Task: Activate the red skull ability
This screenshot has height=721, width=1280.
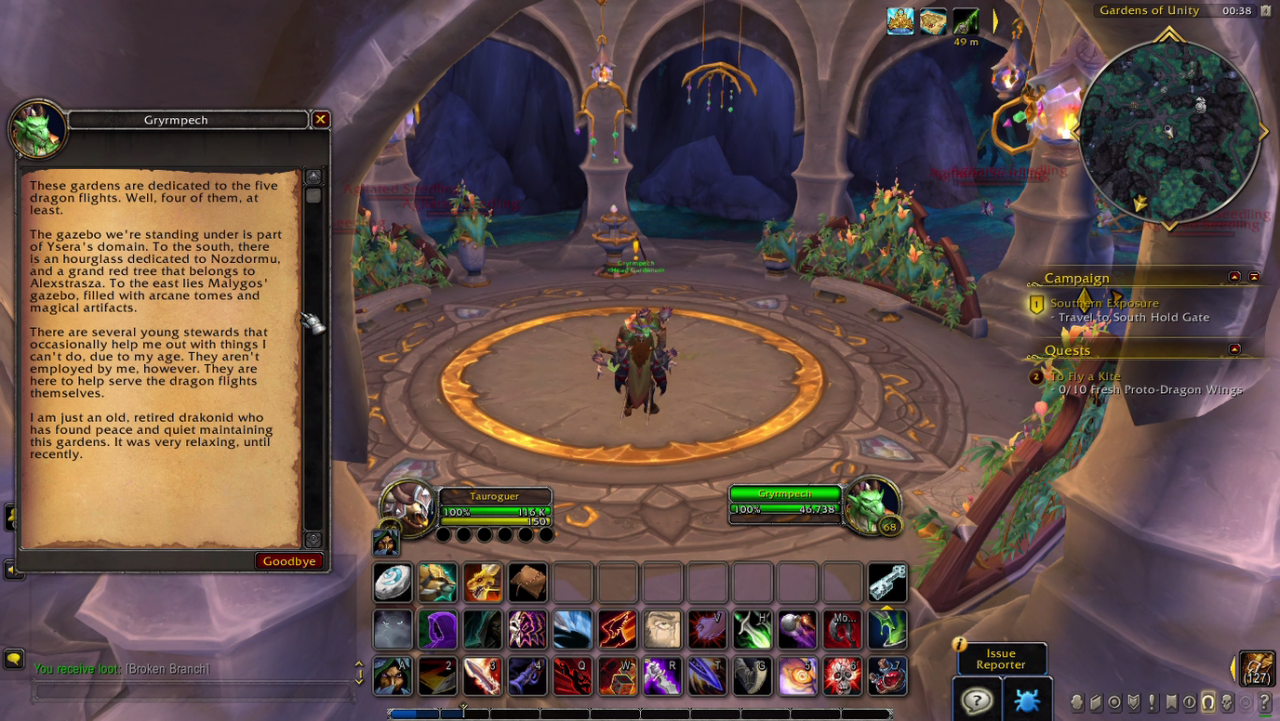Action: [x=843, y=676]
